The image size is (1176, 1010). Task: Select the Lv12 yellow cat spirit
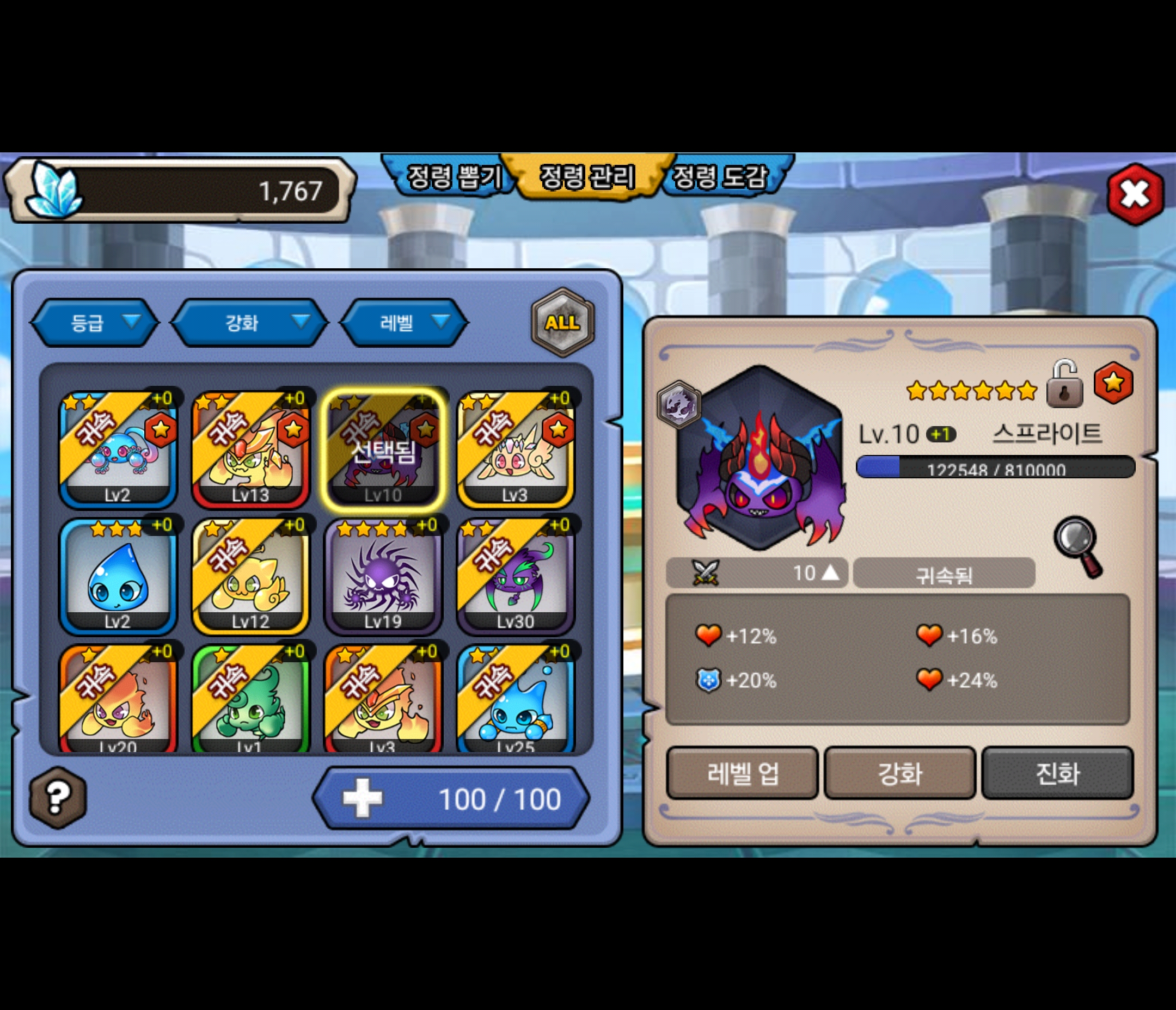tap(250, 576)
